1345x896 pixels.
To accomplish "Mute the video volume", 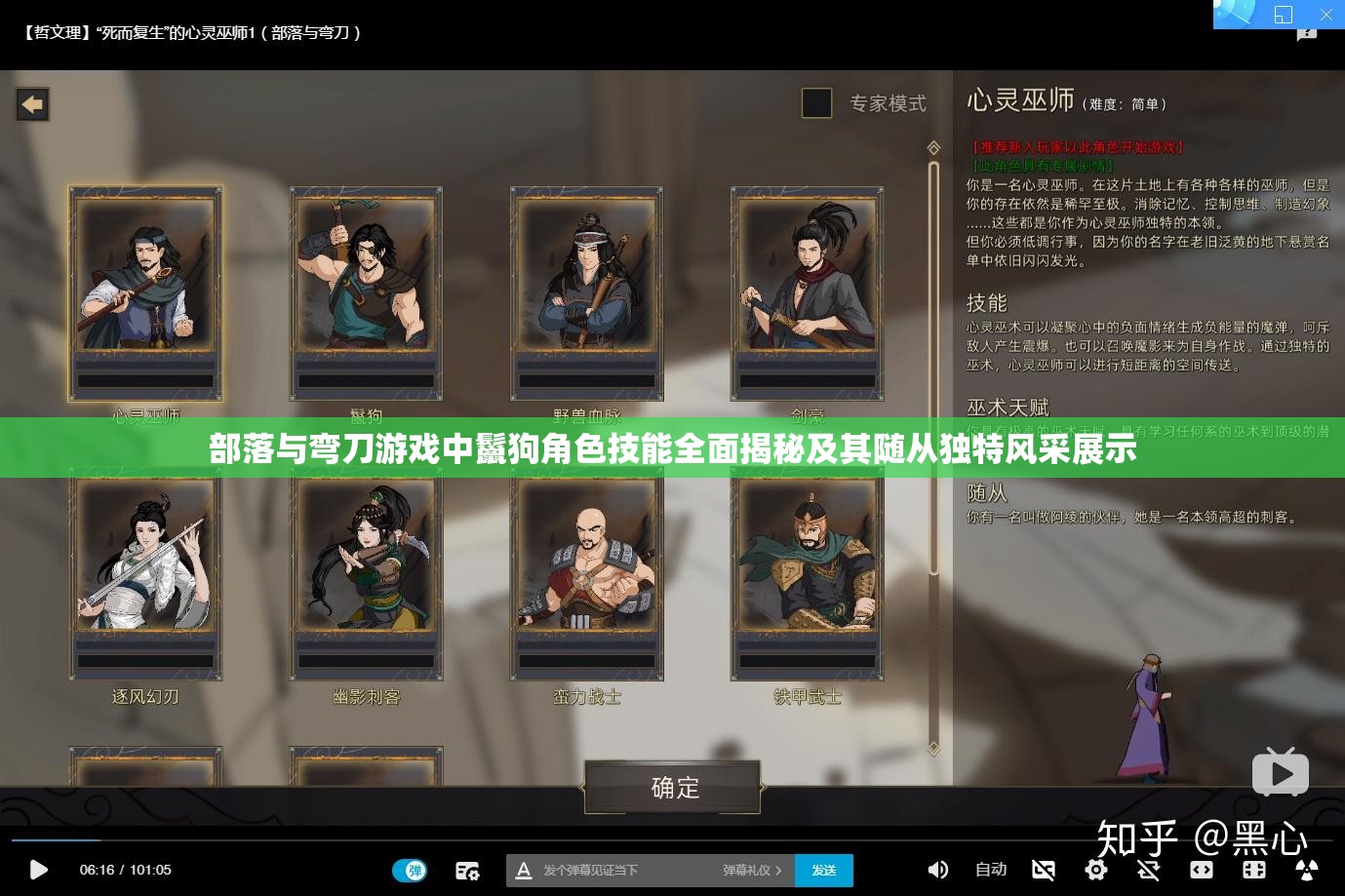I will 937,870.
